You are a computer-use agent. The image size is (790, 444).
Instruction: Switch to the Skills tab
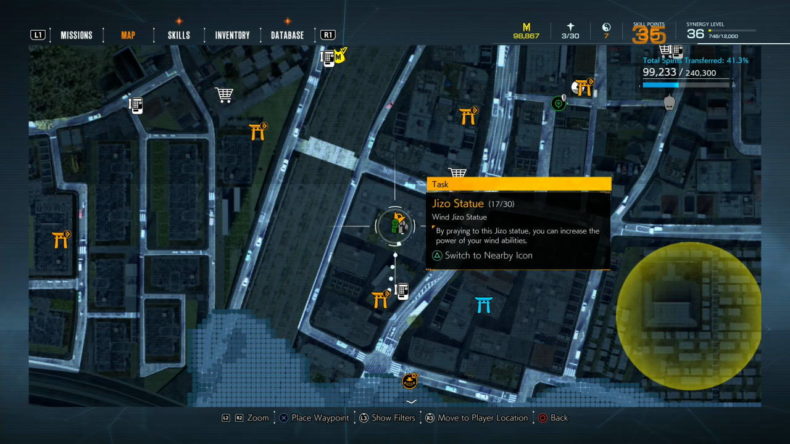pyautogui.click(x=179, y=35)
